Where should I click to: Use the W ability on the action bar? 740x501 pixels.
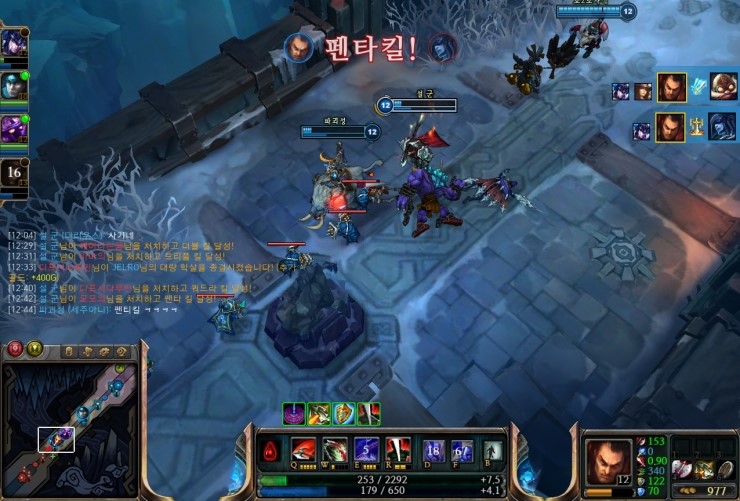click(x=334, y=451)
